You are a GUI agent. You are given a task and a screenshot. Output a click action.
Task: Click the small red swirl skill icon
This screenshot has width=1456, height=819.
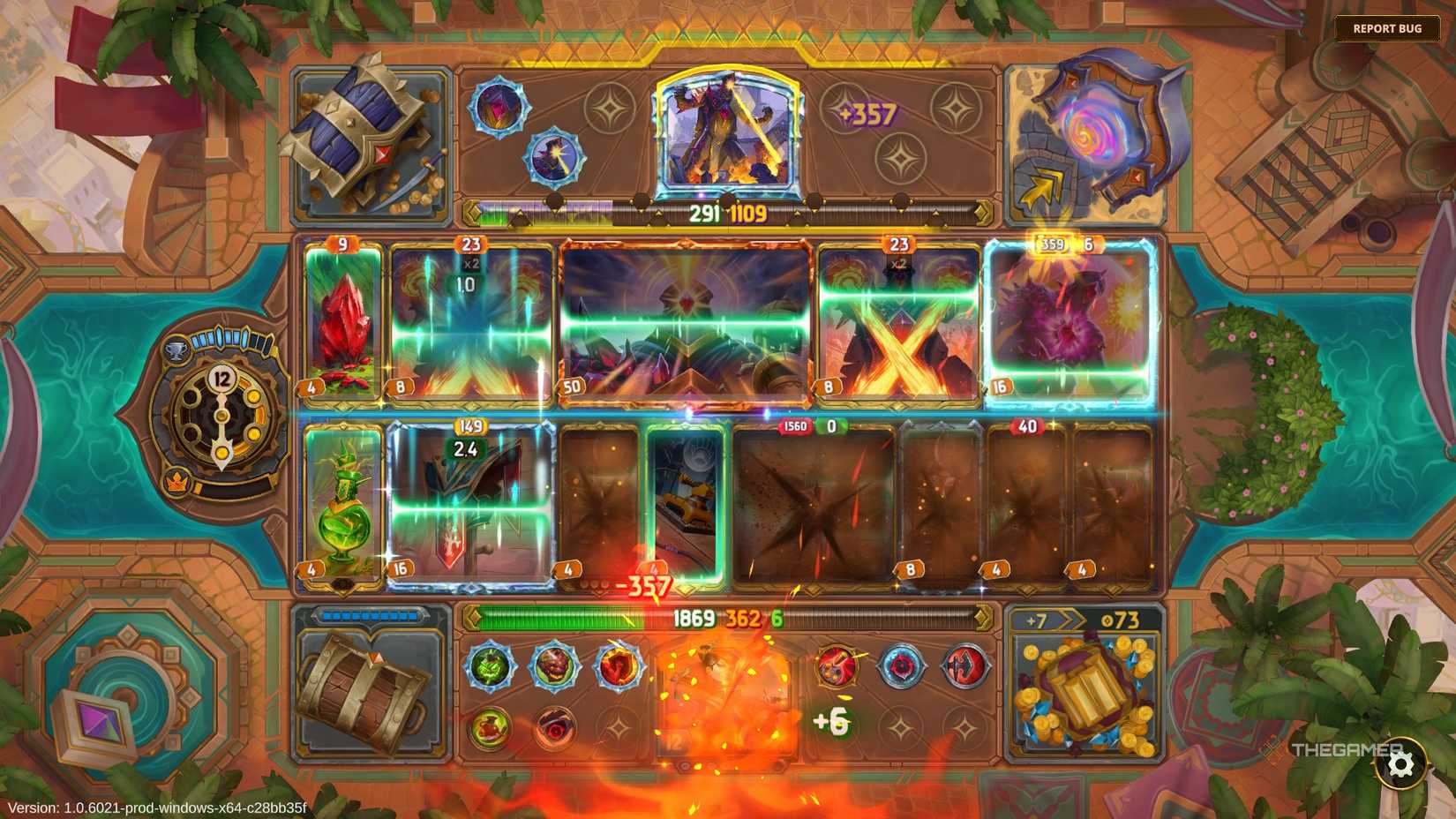coord(554,725)
